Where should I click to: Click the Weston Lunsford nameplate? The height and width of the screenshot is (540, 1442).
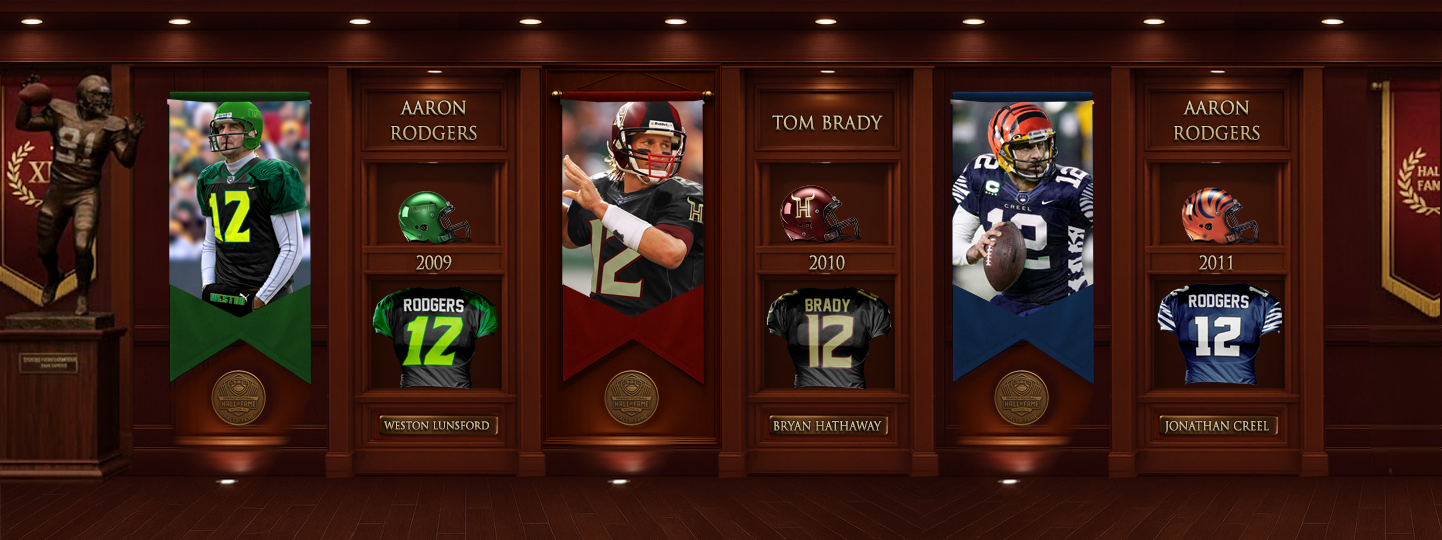point(437,426)
